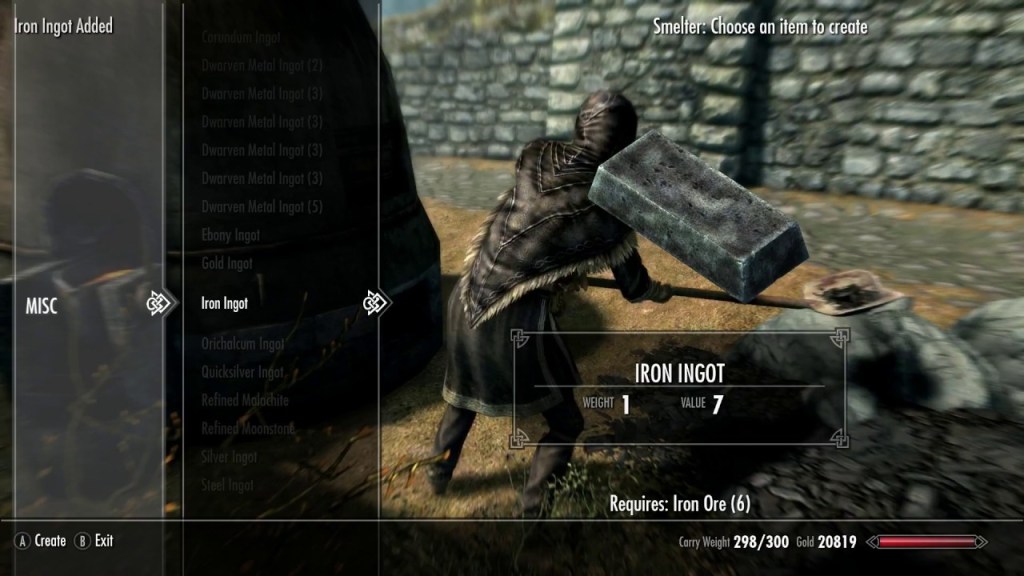Select the Dwarven Metal Ingot (5) entry
This screenshot has width=1024, height=576.
pyautogui.click(x=262, y=207)
